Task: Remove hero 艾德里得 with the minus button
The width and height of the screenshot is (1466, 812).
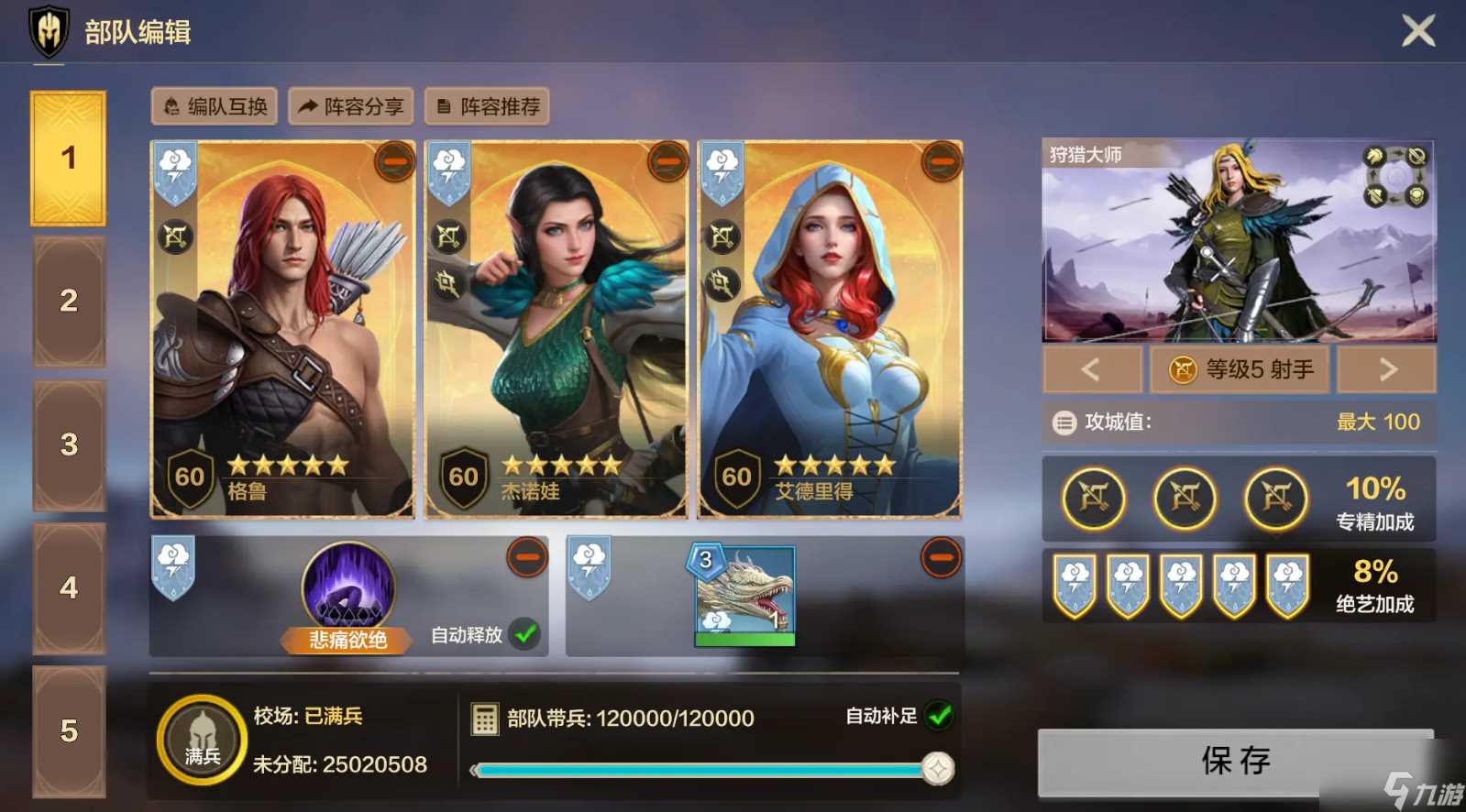Action: (941, 162)
